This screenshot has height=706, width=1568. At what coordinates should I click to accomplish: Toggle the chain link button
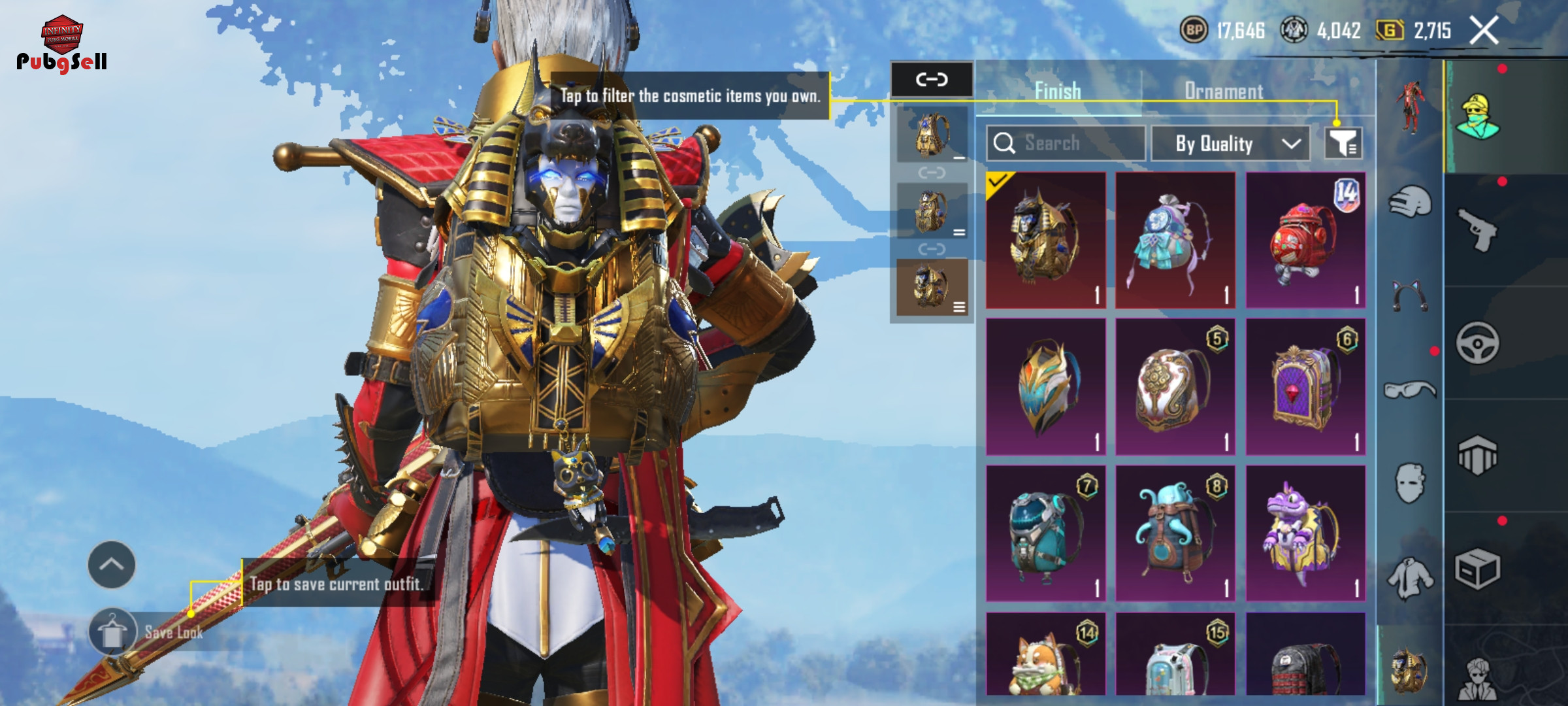pyautogui.click(x=932, y=80)
